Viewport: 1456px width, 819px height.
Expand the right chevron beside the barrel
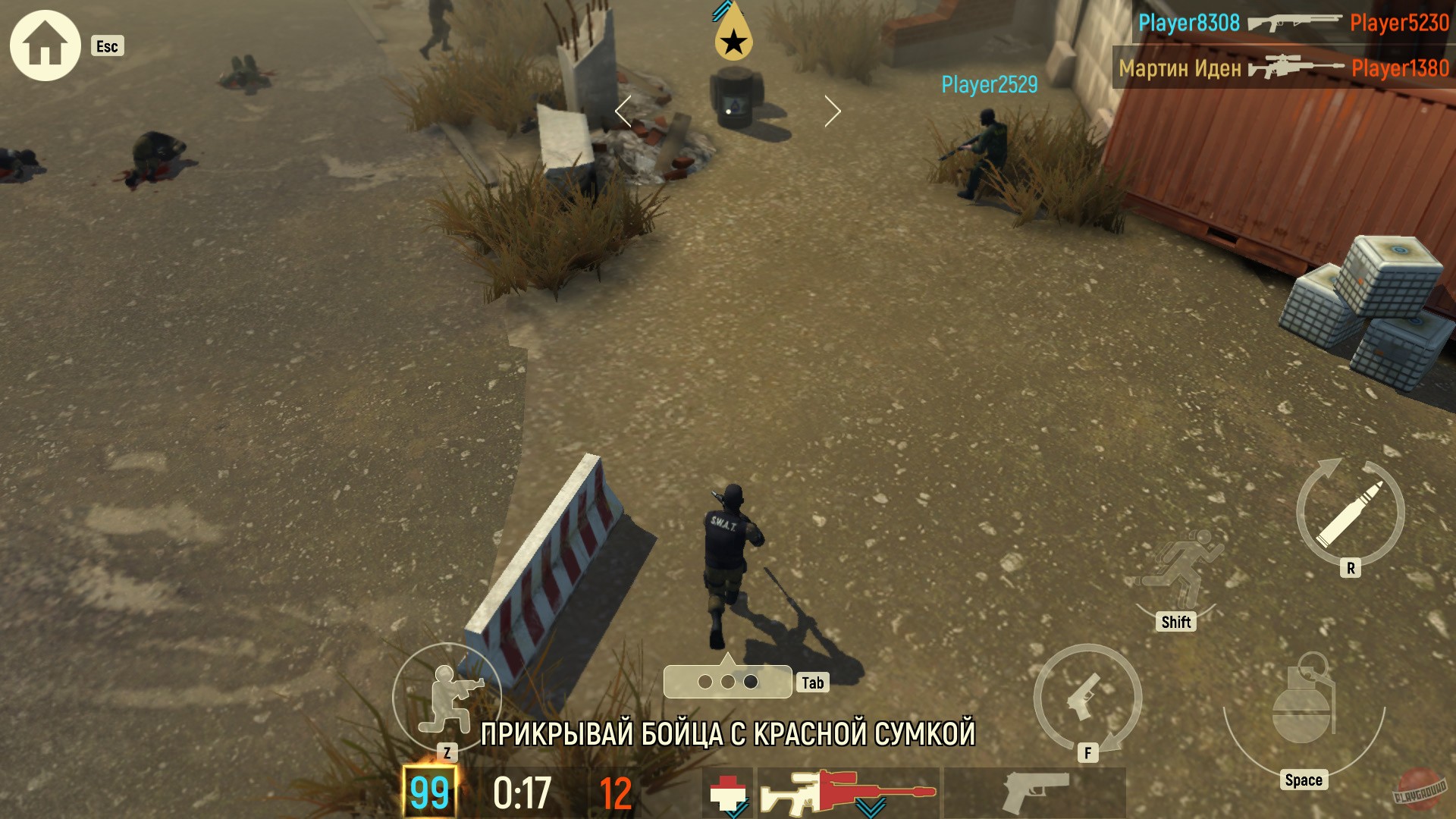pos(833,111)
